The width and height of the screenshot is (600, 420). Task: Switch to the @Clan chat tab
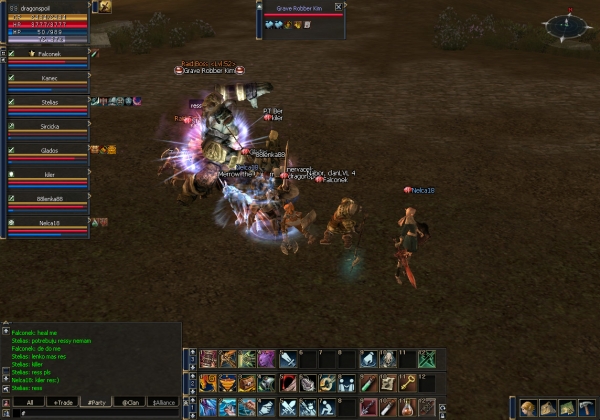point(130,402)
